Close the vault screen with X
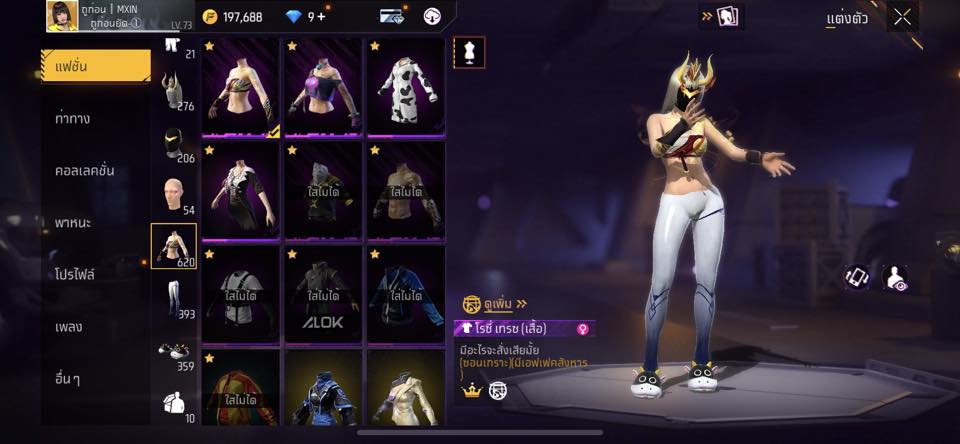This screenshot has height=444, width=960. [903, 17]
